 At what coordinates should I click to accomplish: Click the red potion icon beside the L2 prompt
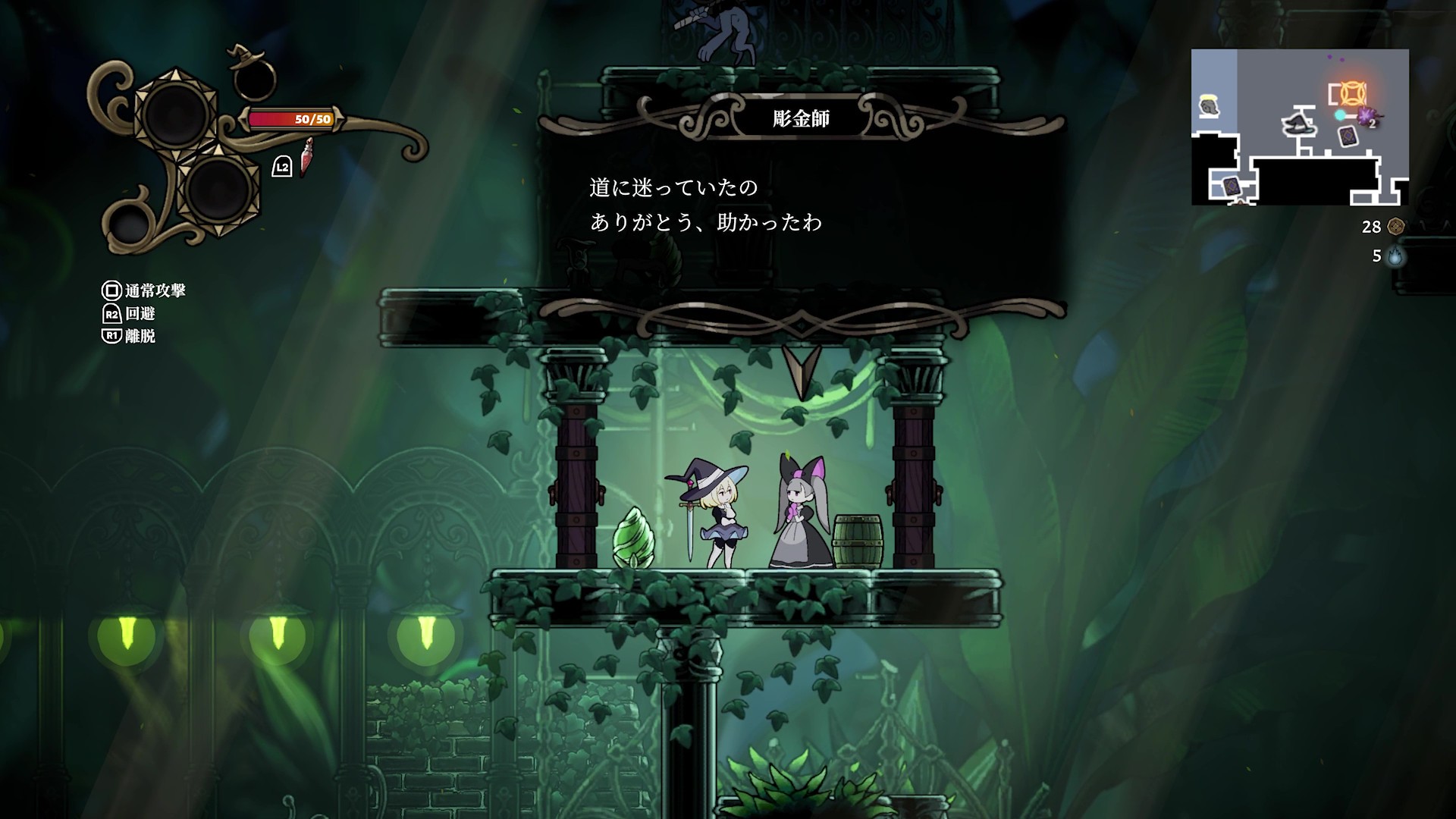pos(307,158)
